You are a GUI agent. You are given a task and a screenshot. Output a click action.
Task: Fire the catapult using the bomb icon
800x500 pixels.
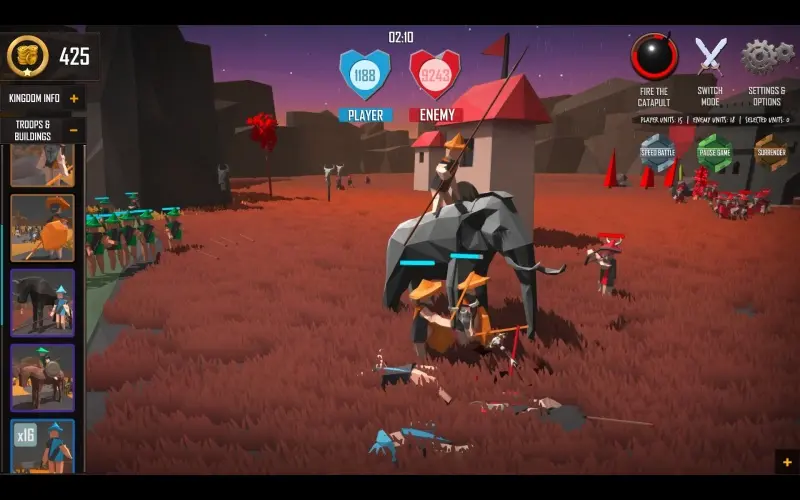pos(654,57)
